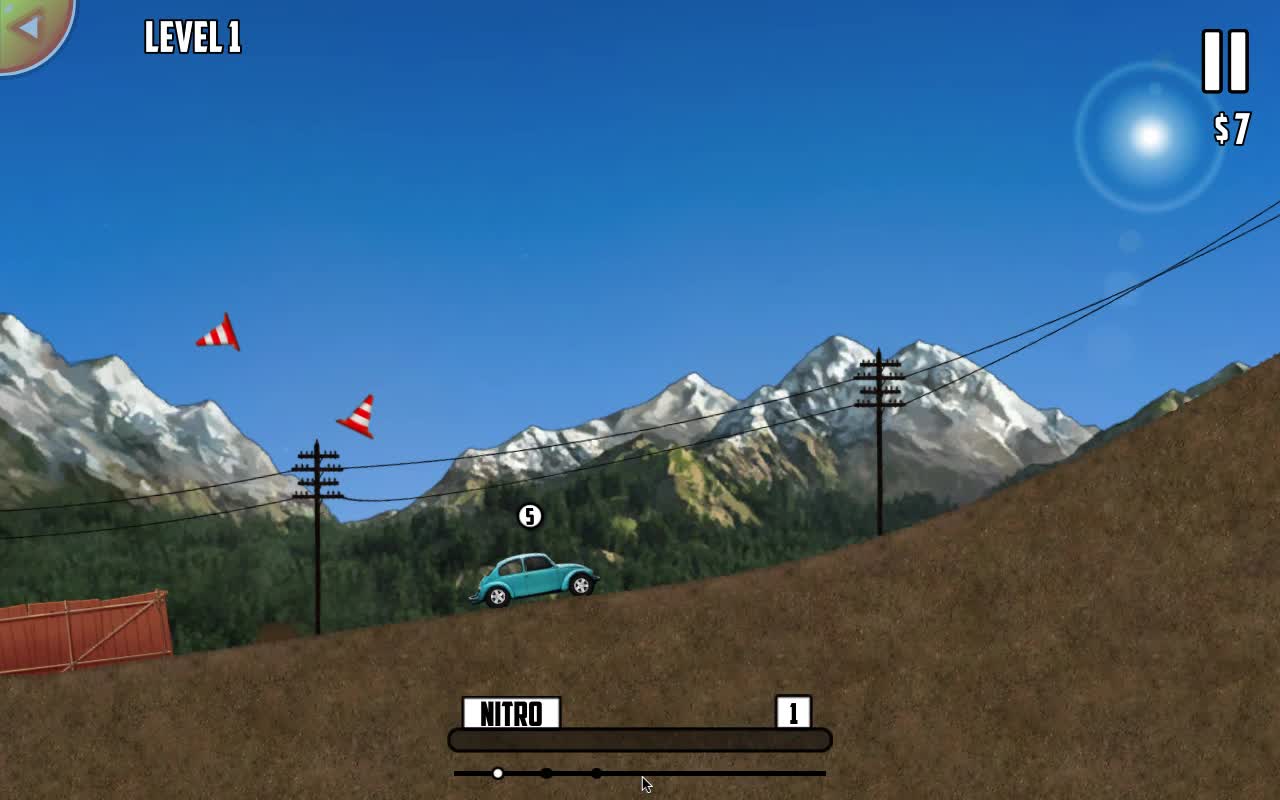
Task: Click the rightmost black dot on the slider
Action: tap(597, 772)
